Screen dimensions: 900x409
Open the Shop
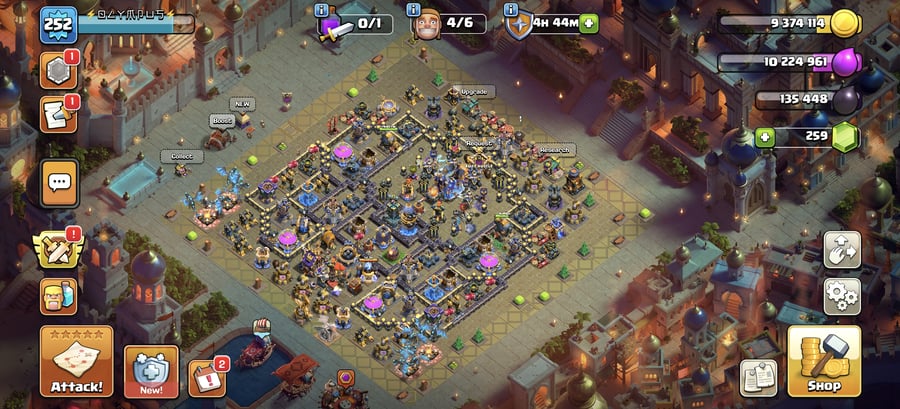824,362
